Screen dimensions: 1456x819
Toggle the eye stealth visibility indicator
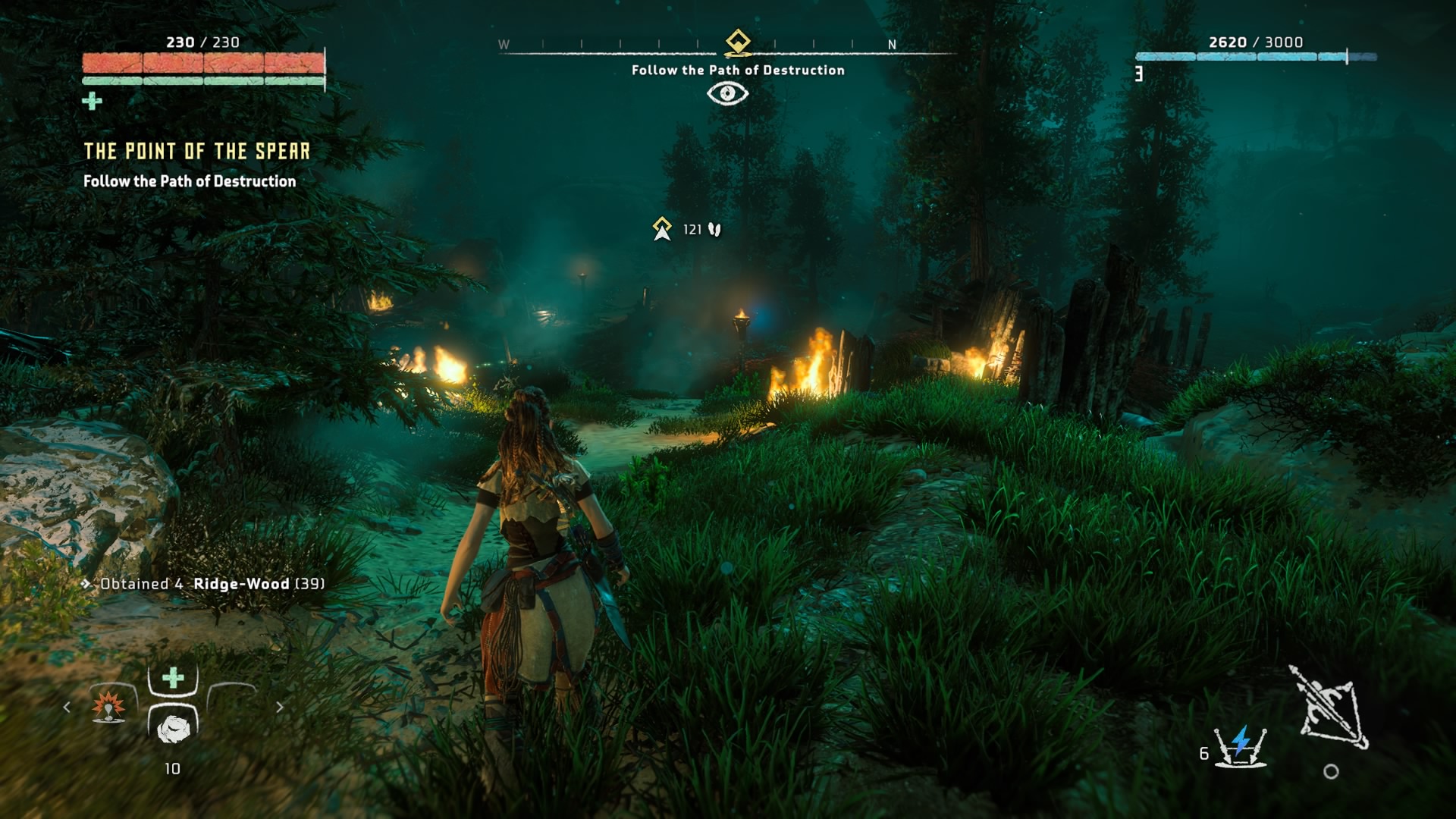[727, 93]
